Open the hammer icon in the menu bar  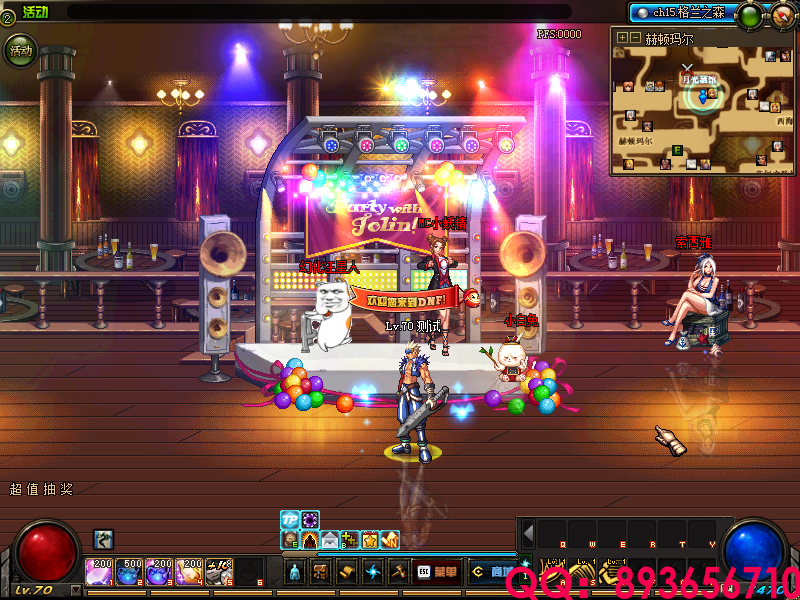pyautogui.click(x=397, y=572)
